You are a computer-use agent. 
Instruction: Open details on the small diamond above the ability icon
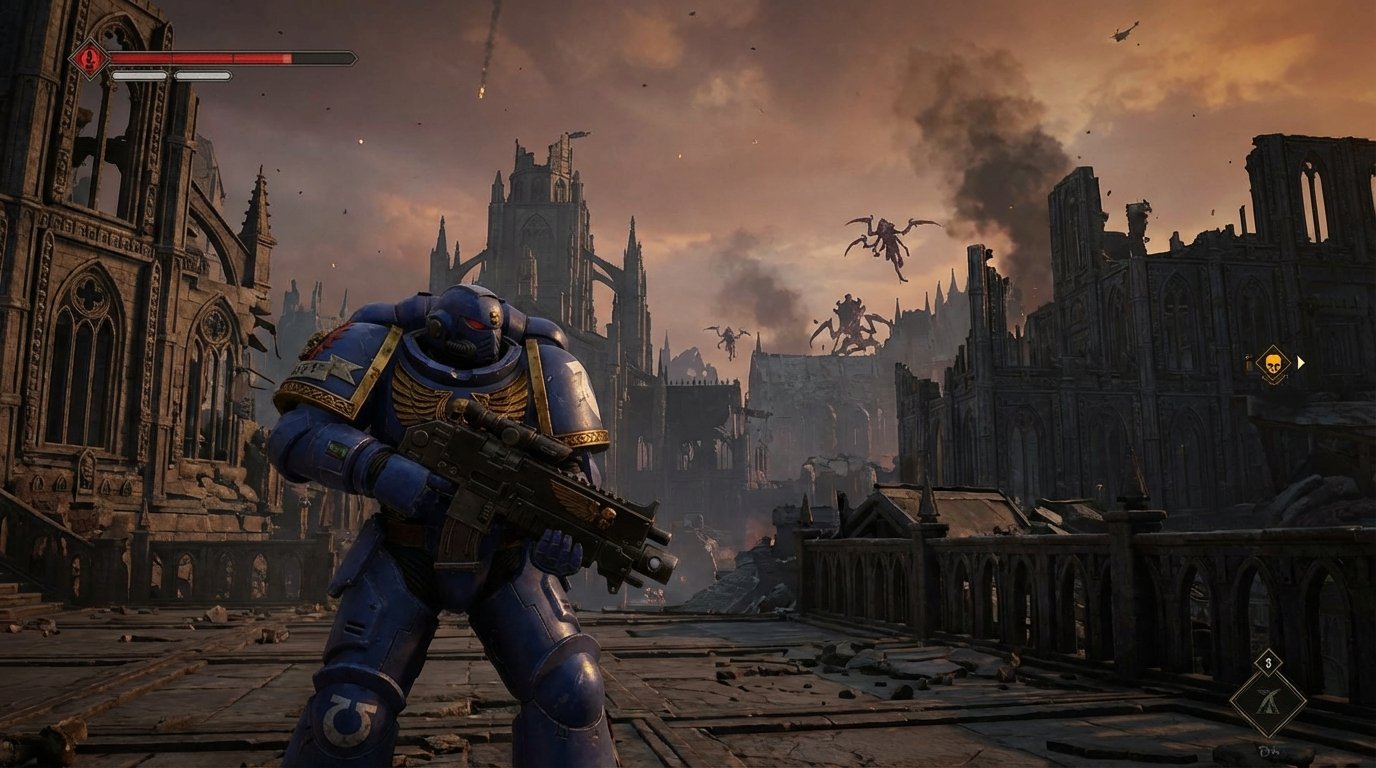[1268, 662]
